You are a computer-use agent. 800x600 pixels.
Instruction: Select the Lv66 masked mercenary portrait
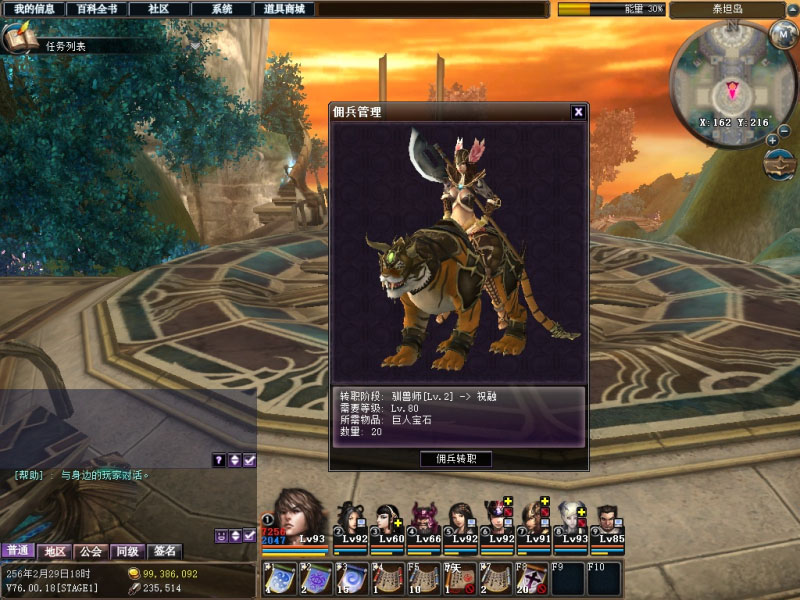(424, 518)
